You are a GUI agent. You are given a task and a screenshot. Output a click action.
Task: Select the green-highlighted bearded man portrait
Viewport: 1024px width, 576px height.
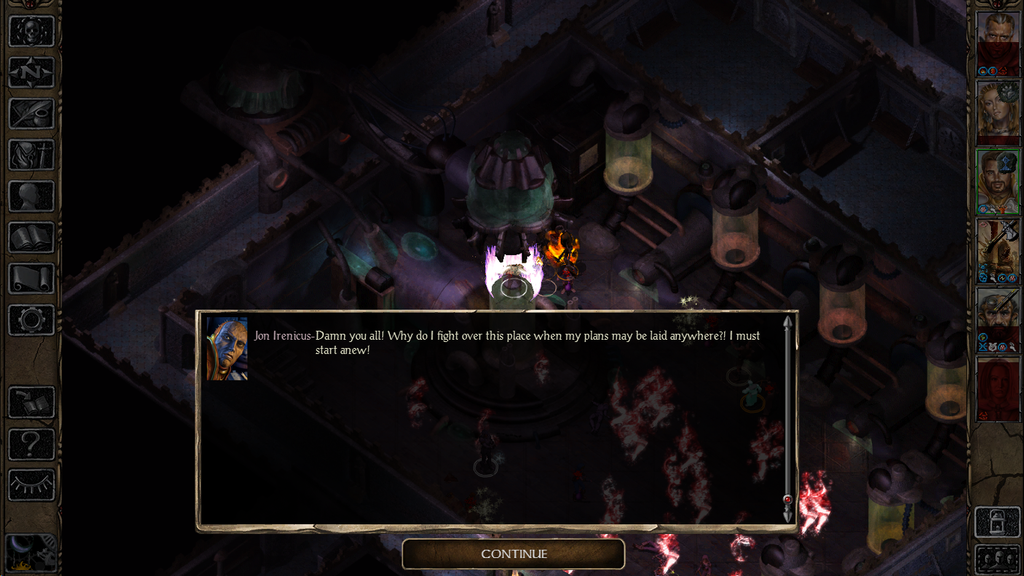click(x=997, y=178)
